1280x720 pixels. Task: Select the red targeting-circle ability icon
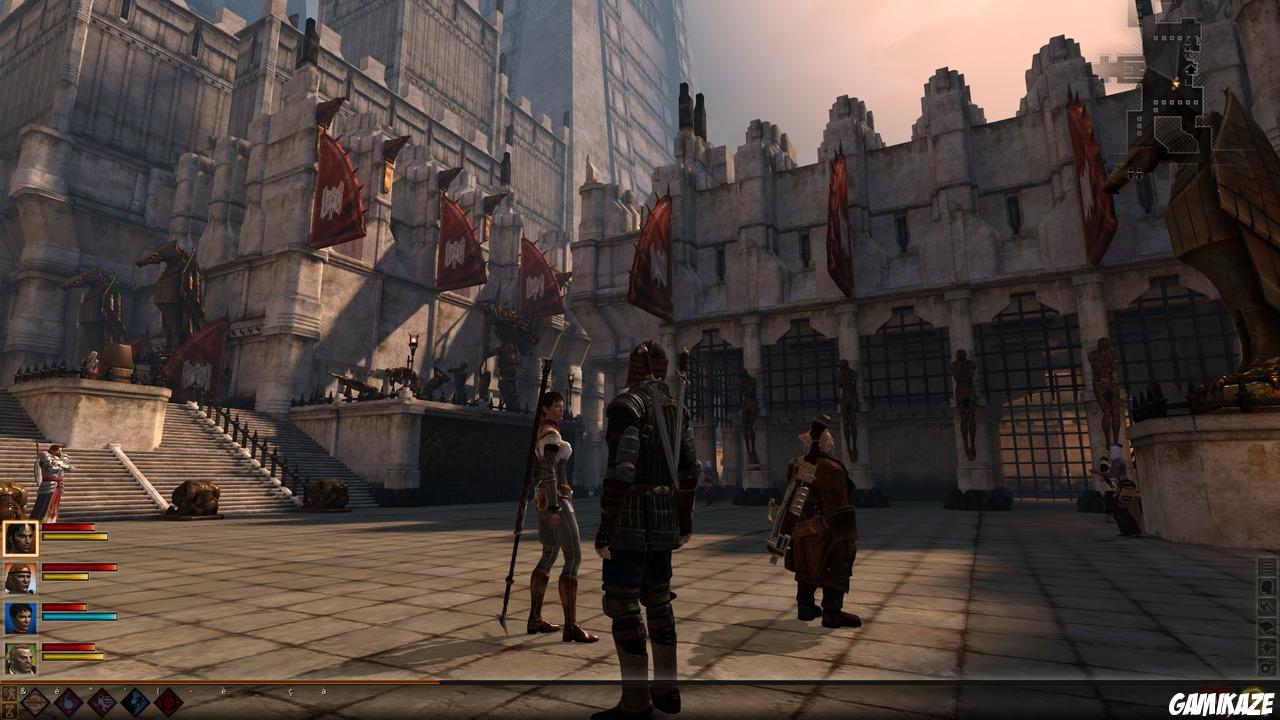click(x=168, y=703)
